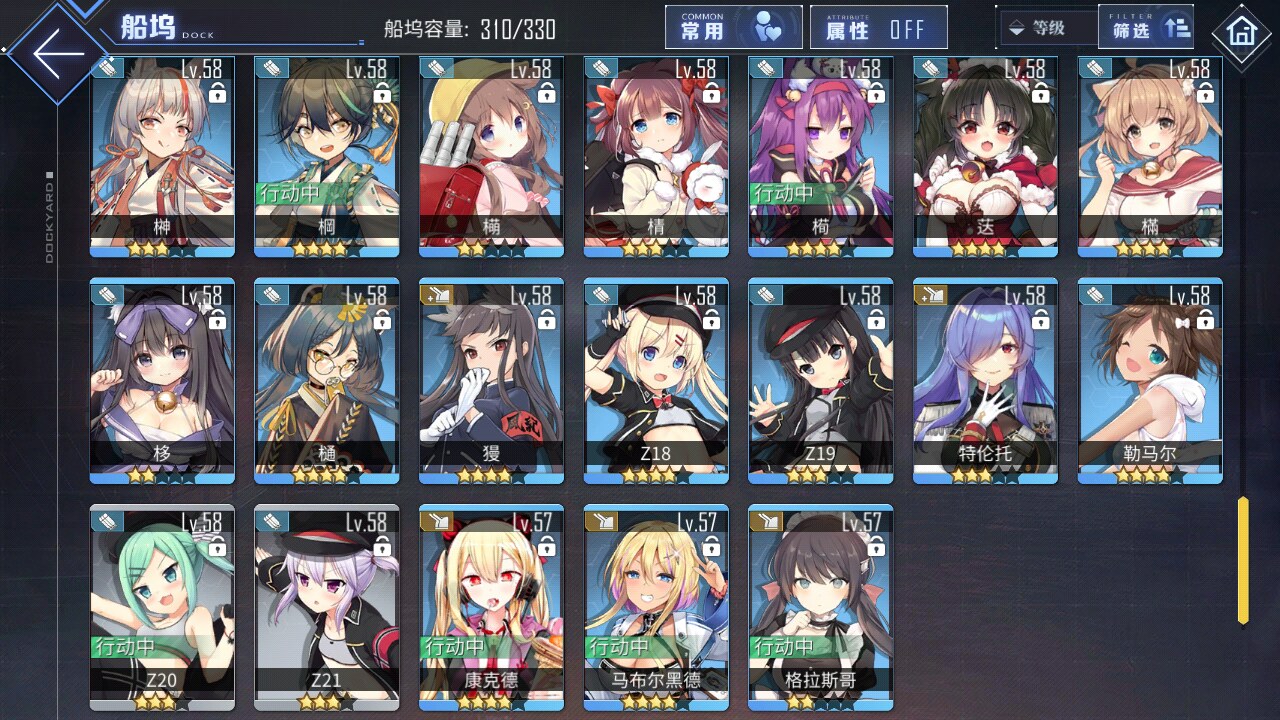Select the Z20 ship card

click(x=162, y=607)
